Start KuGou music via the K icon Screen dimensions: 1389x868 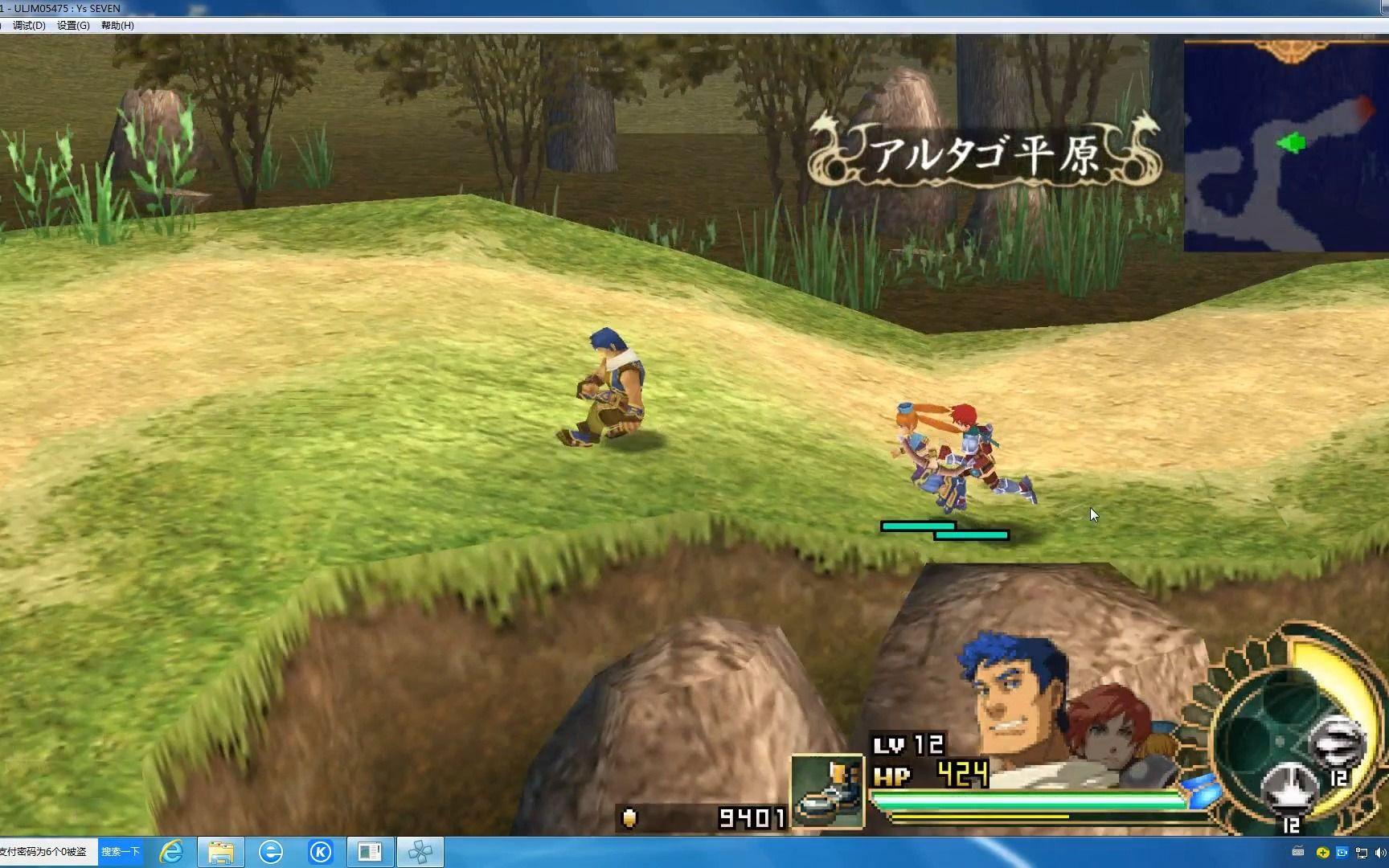pos(322,852)
